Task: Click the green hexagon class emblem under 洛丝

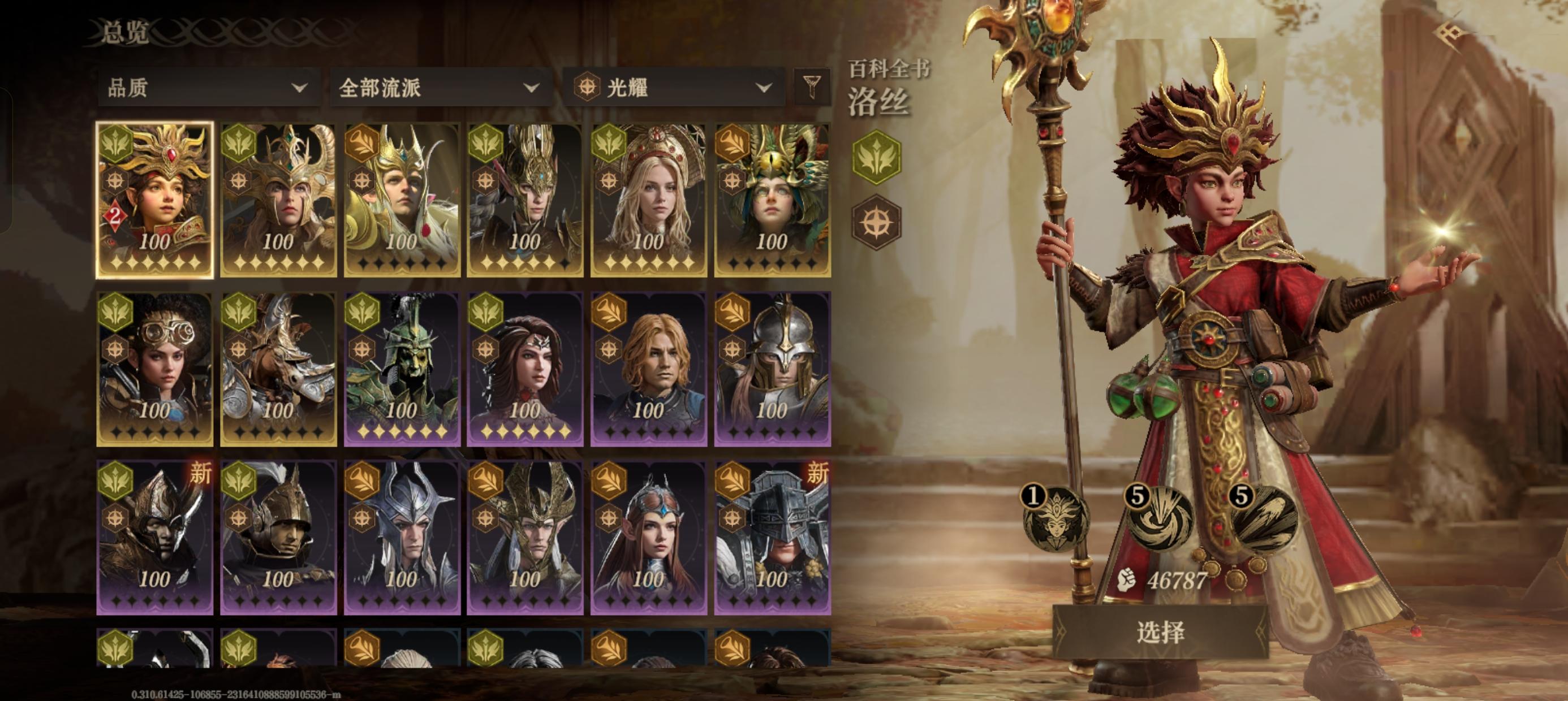Action: pyautogui.click(x=876, y=157)
